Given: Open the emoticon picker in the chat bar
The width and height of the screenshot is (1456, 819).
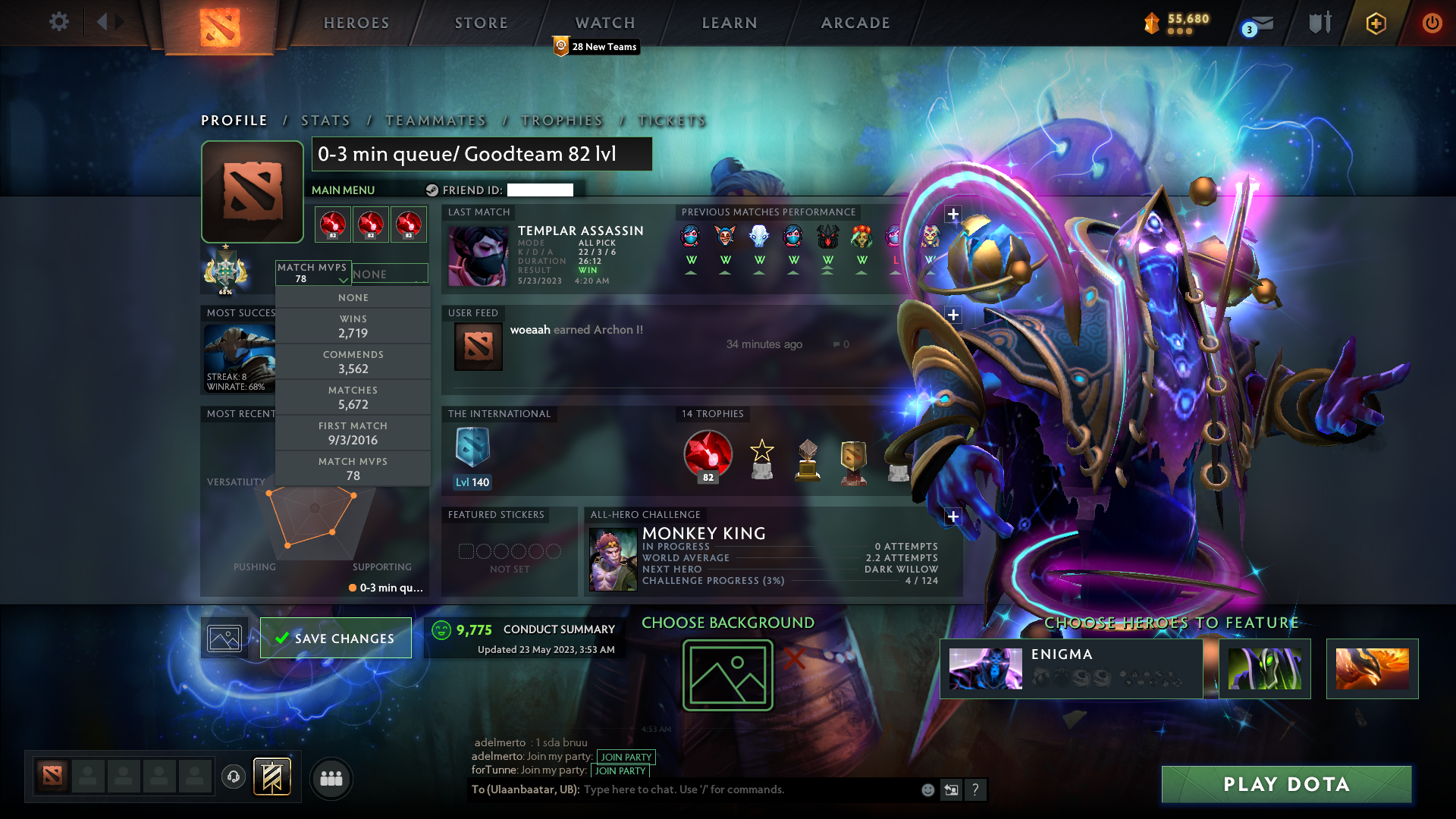Looking at the screenshot, I should point(927,789).
